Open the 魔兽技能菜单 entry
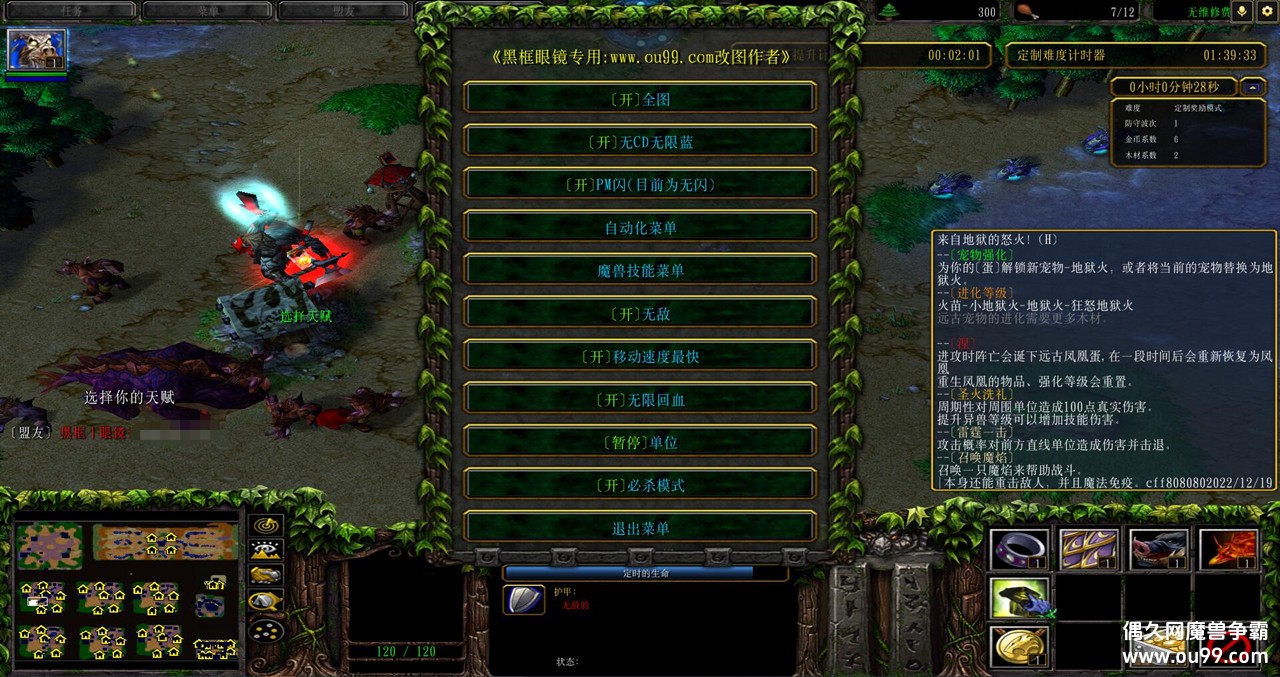The width and height of the screenshot is (1280, 677). click(x=640, y=270)
